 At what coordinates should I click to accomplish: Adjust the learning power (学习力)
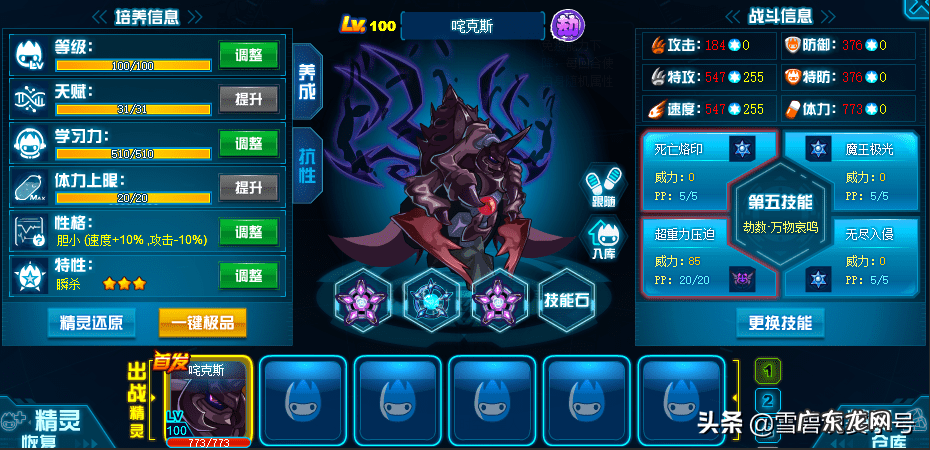tap(248, 143)
